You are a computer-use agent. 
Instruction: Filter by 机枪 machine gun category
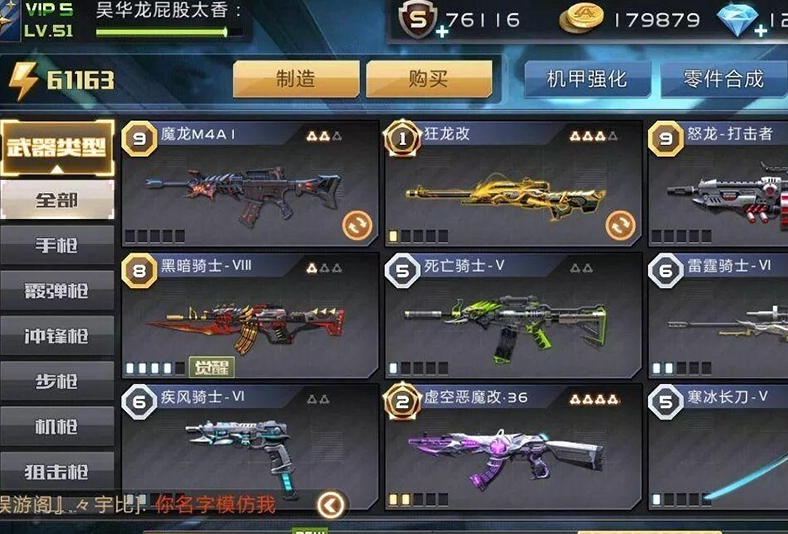pyautogui.click(x=57, y=427)
